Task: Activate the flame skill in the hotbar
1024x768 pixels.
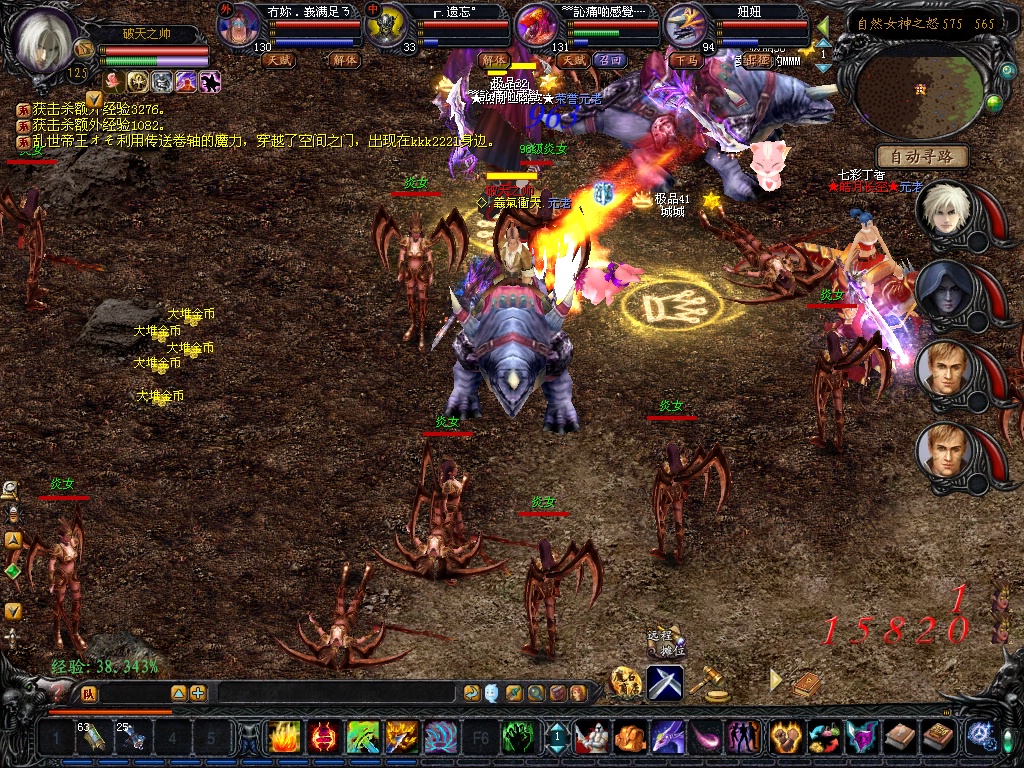Action: pyautogui.click(x=284, y=737)
